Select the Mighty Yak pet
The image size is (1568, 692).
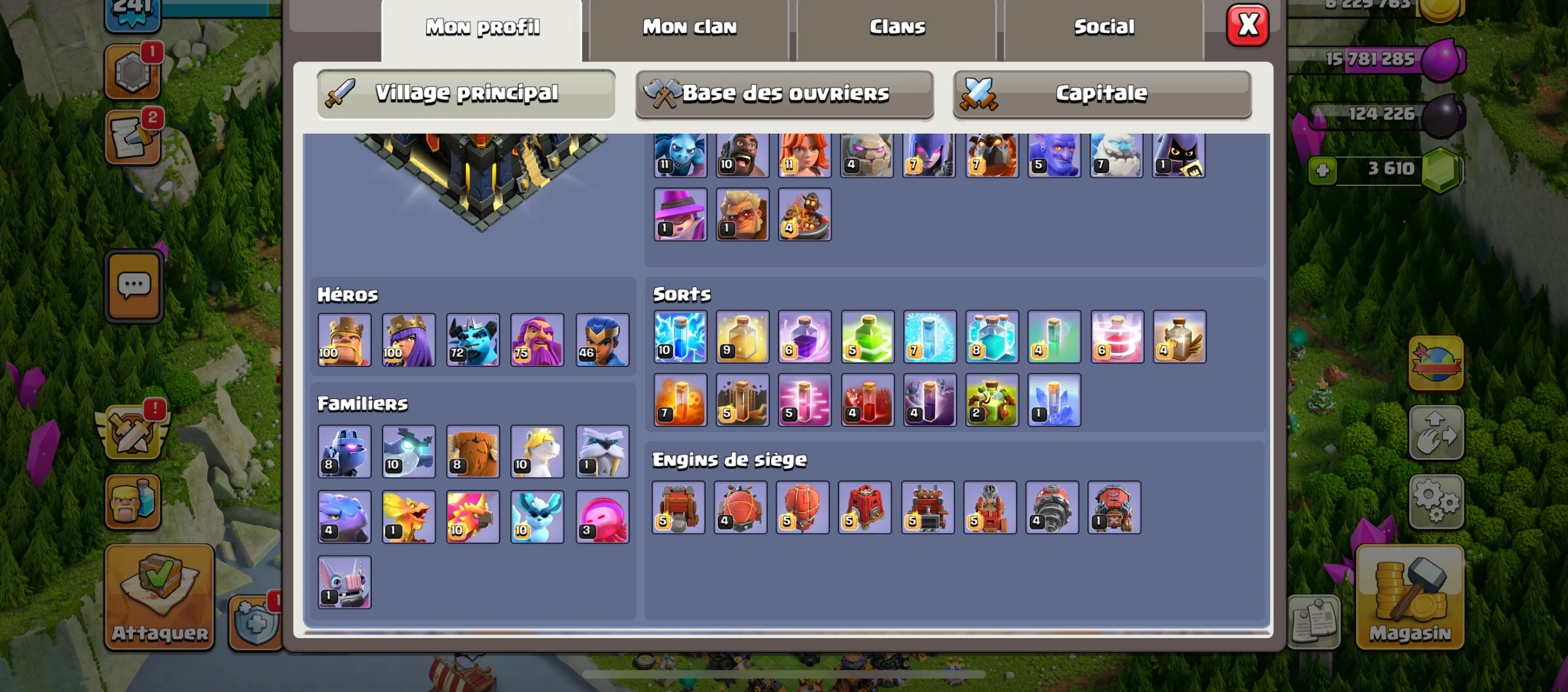click(x=473, y=452)
